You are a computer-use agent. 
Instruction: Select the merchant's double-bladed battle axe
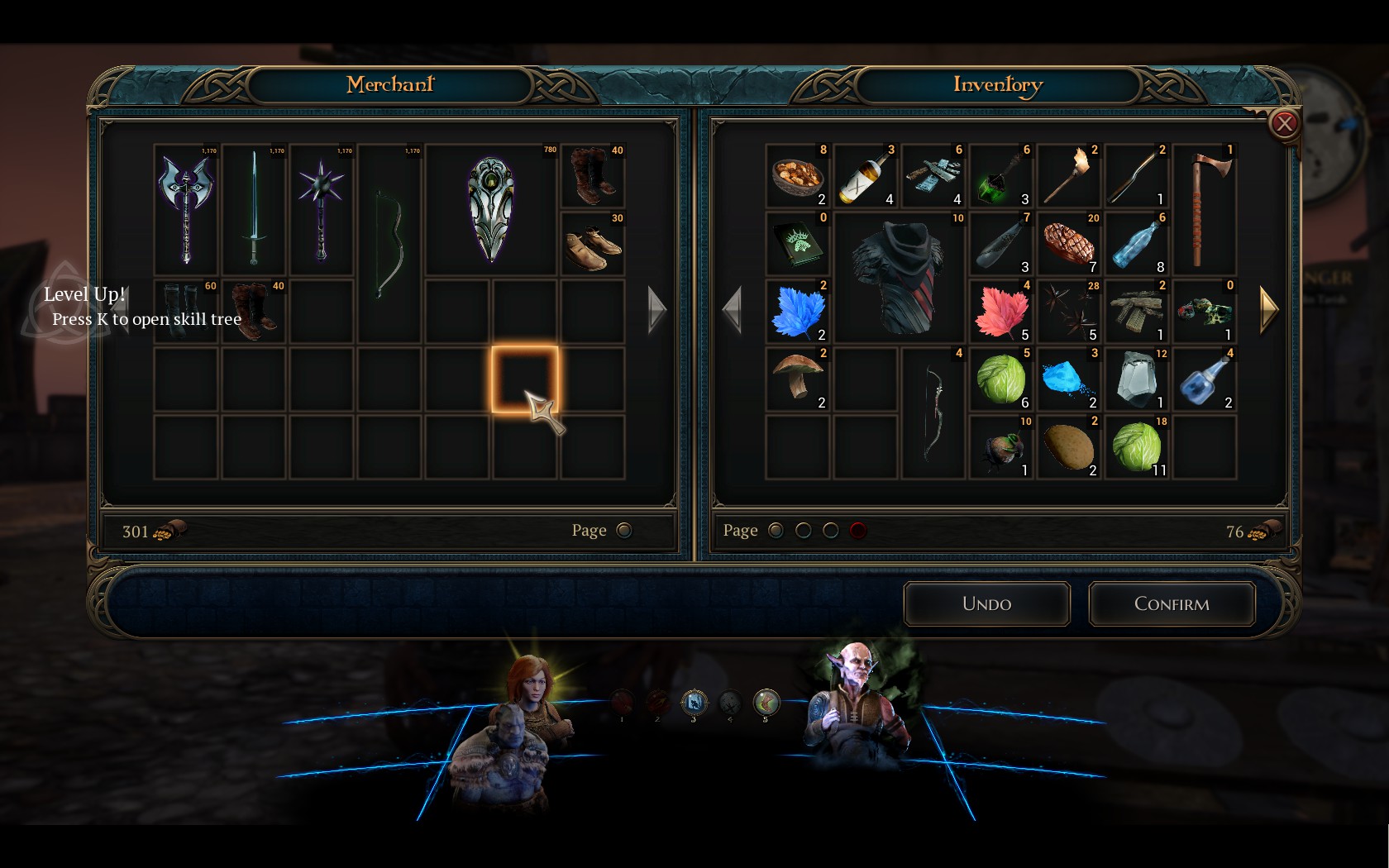pyautogui.click(x=187, y=208)
